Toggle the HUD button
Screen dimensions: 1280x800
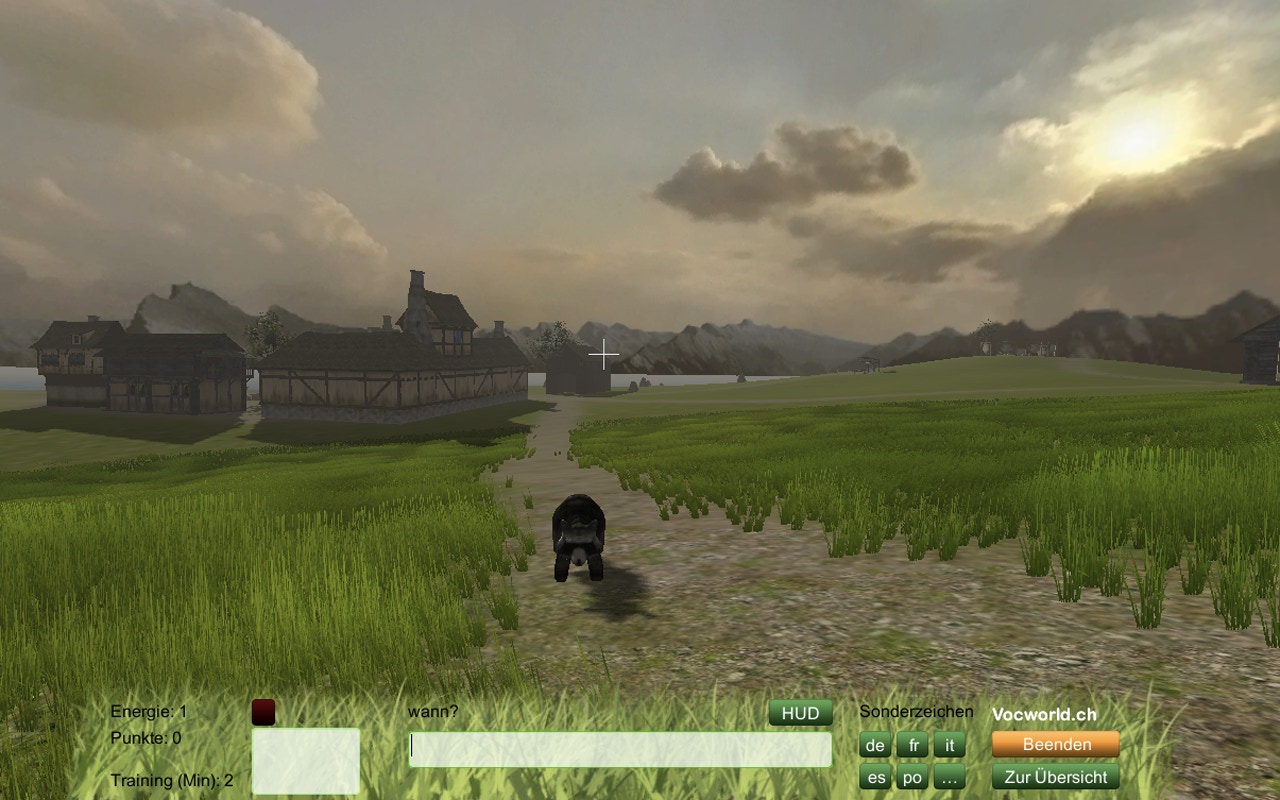[800, 713]
